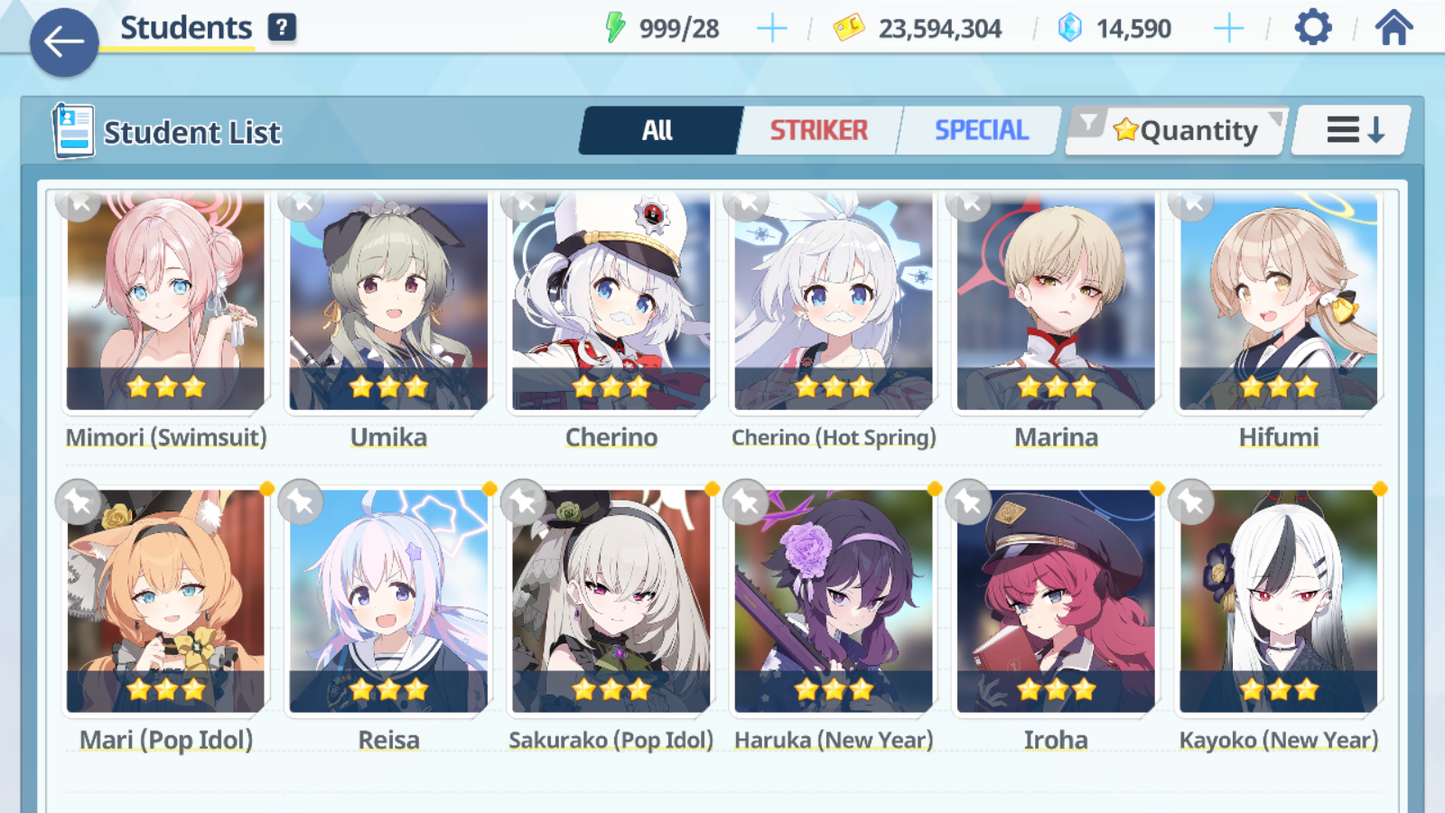This screenshot has width=1445, height=813.
Task: Buy more blue gems with plus button
Action: pos(1228,28)
